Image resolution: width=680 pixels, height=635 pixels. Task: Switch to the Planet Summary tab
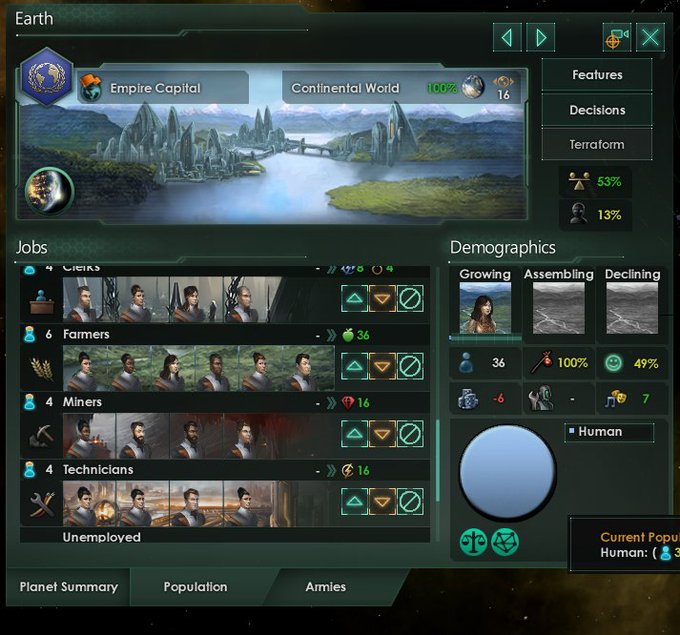(68, 587)
